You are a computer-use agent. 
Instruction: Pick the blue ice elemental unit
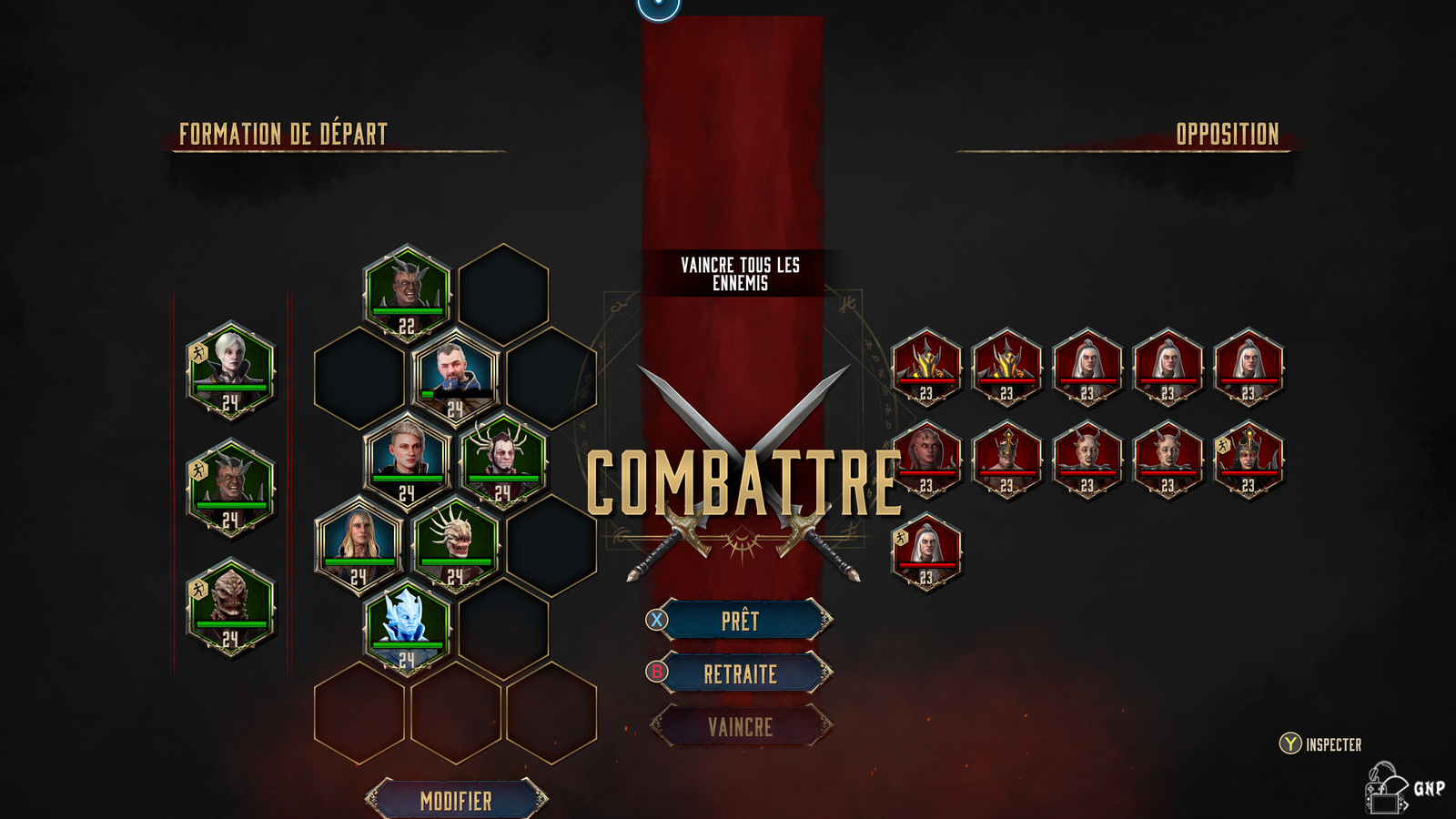click(406, 625)
